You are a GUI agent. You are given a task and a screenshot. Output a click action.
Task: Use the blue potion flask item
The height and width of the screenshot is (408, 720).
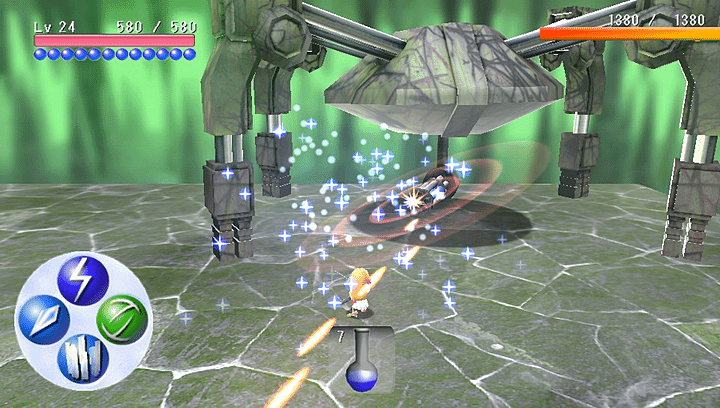click(x=360, y=365)
